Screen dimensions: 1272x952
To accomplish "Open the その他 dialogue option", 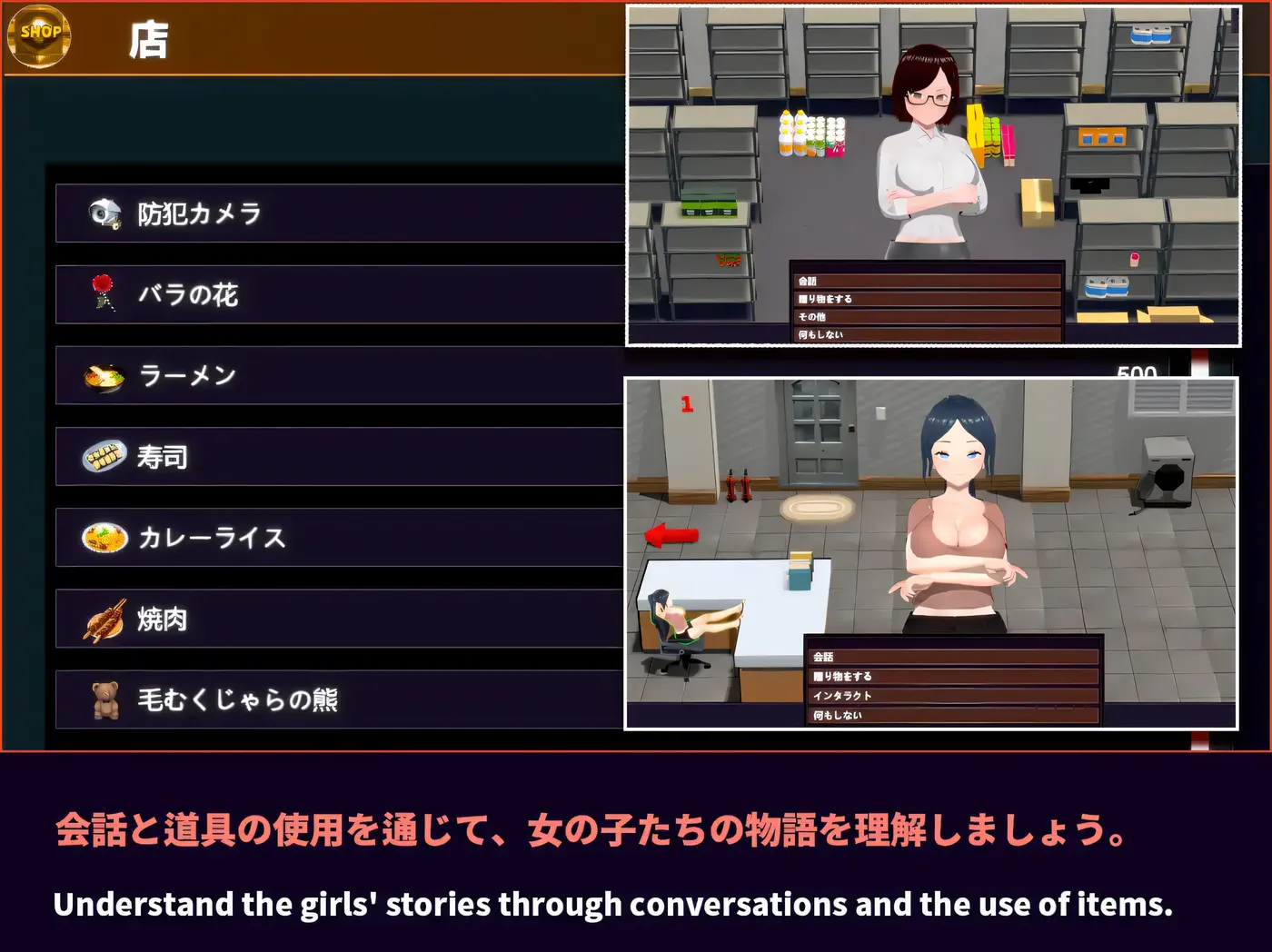I will point(927,316).
